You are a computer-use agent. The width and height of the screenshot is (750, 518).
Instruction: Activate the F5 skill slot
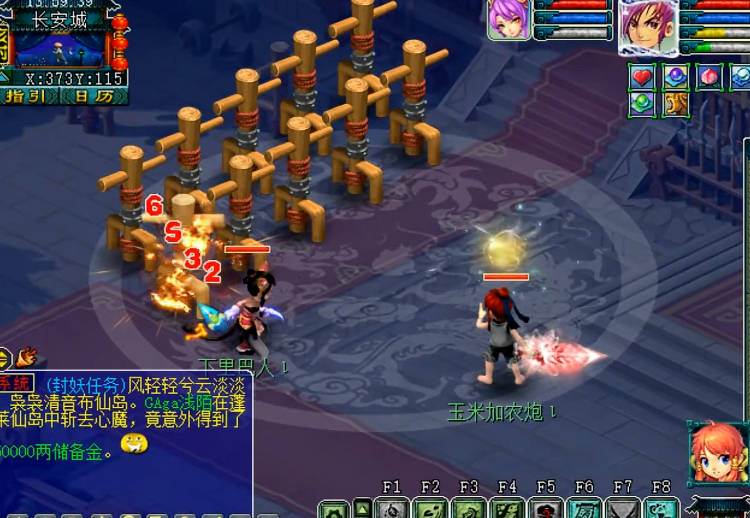coord(545,508)
